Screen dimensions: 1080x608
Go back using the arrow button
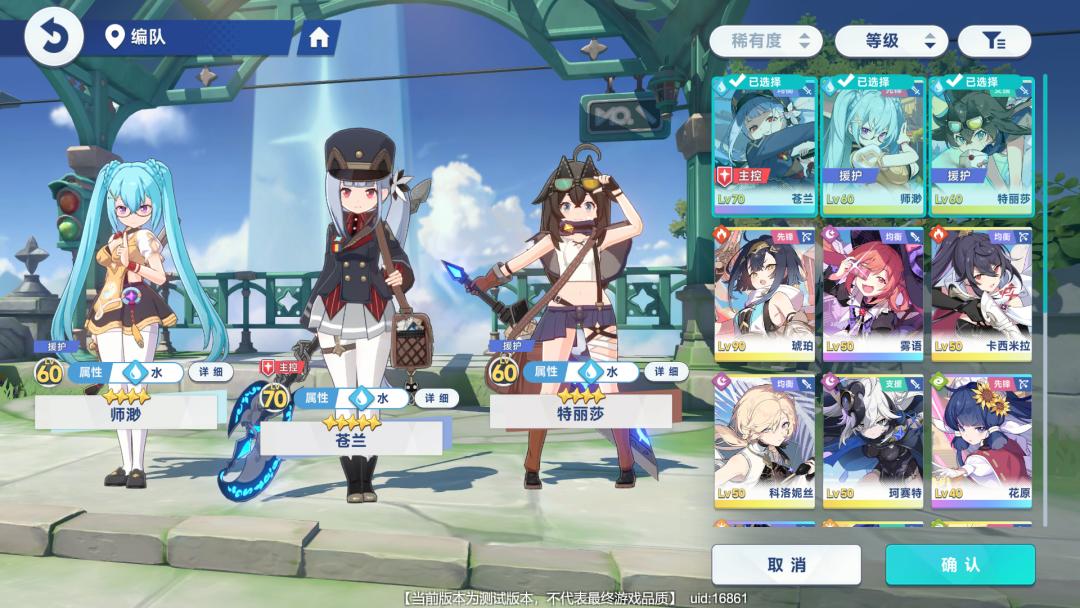52,38
